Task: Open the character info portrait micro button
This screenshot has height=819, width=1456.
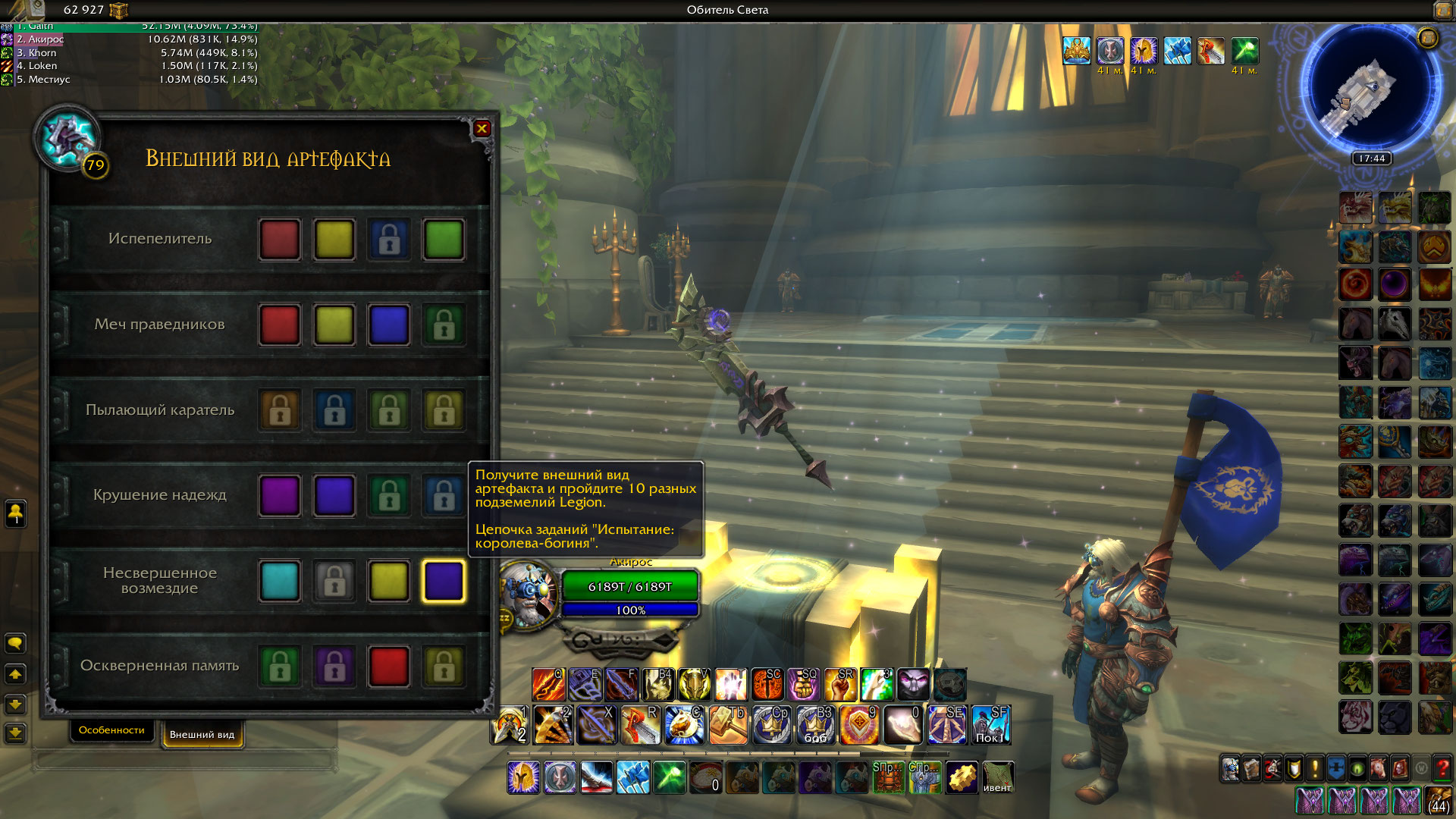Action: pos(1230,769)
